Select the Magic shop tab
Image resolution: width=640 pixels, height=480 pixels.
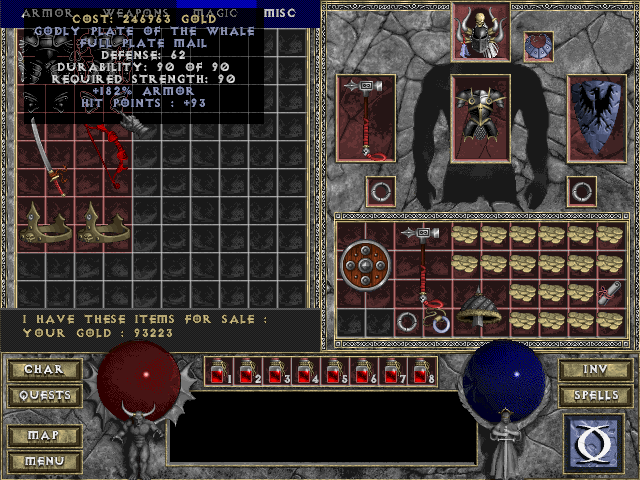(x=218, y=12)
